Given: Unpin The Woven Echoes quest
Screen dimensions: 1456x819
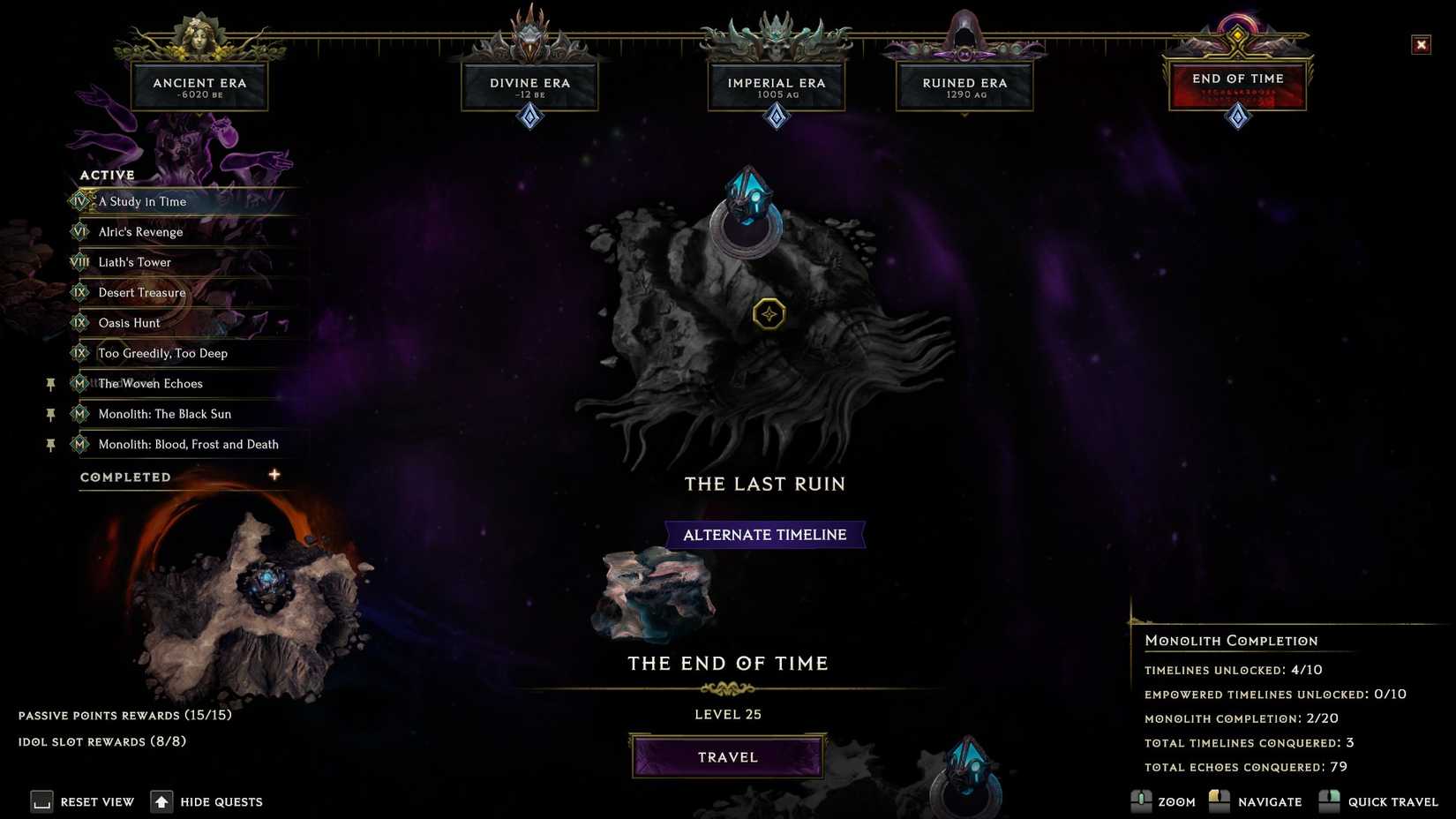Looking at the screenshot, I should point(50,384).
